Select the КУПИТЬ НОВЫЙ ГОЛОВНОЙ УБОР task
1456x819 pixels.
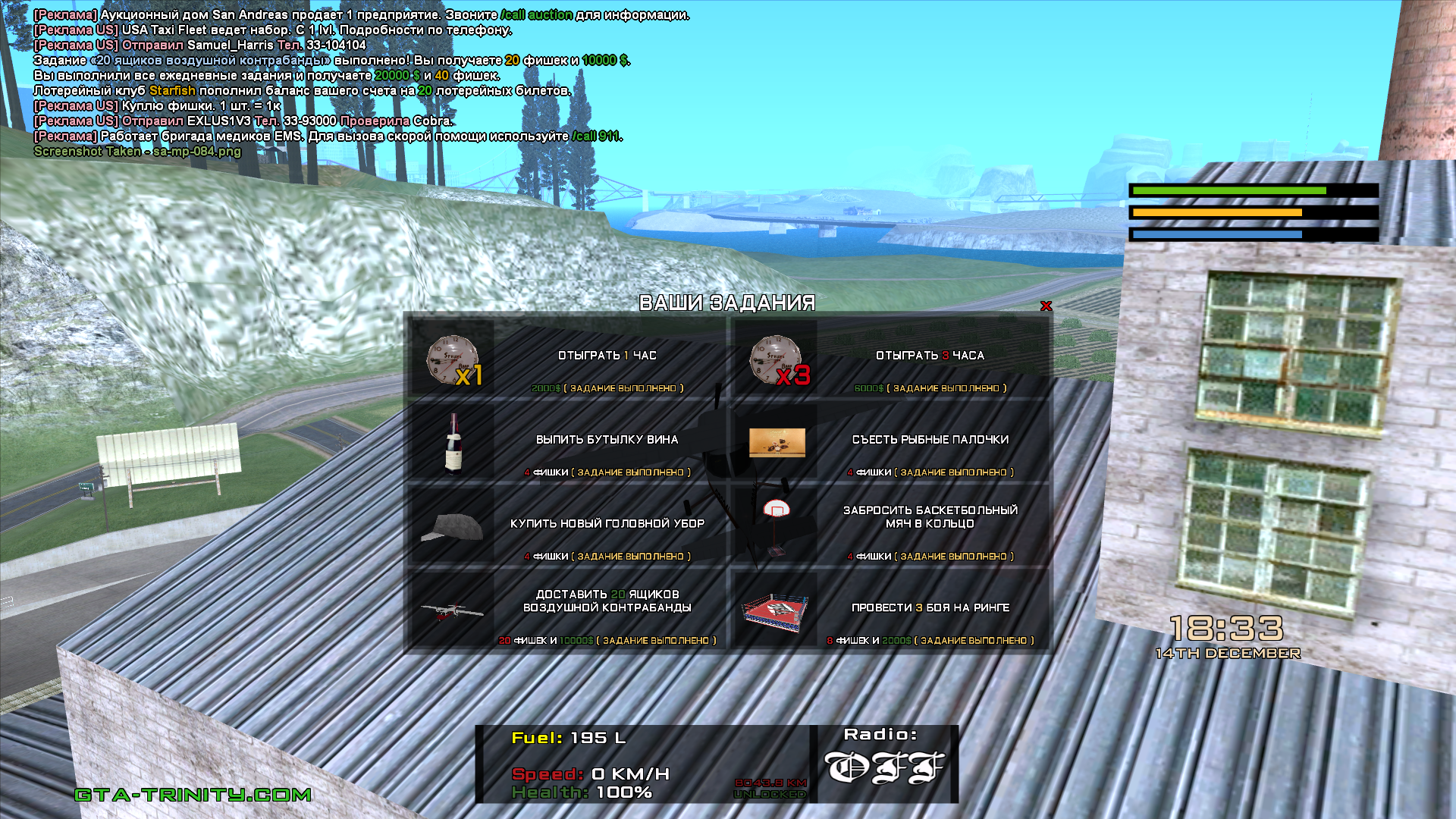coord(607,524)
